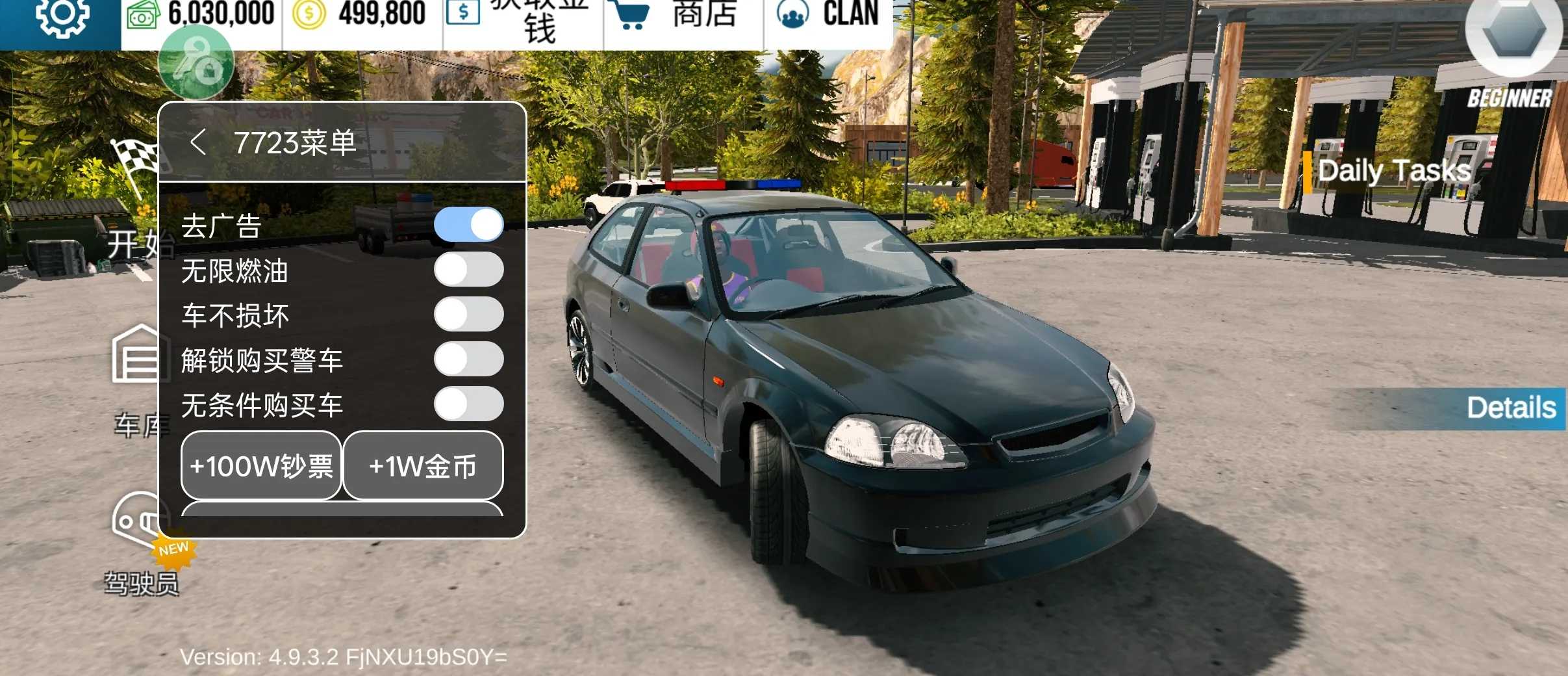Enable the 无限燃油 toggle
The height and width of the screenshot is (676, 1568).
(x=468, y=270)
